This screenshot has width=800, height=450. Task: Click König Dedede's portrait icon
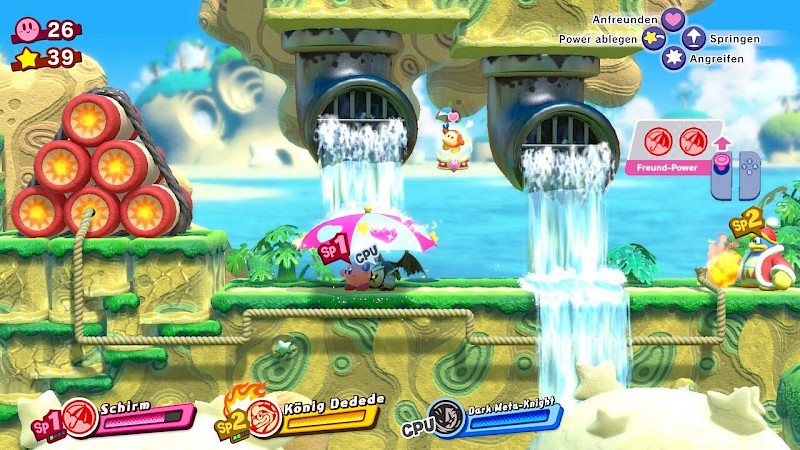click(x=265, y=414)
